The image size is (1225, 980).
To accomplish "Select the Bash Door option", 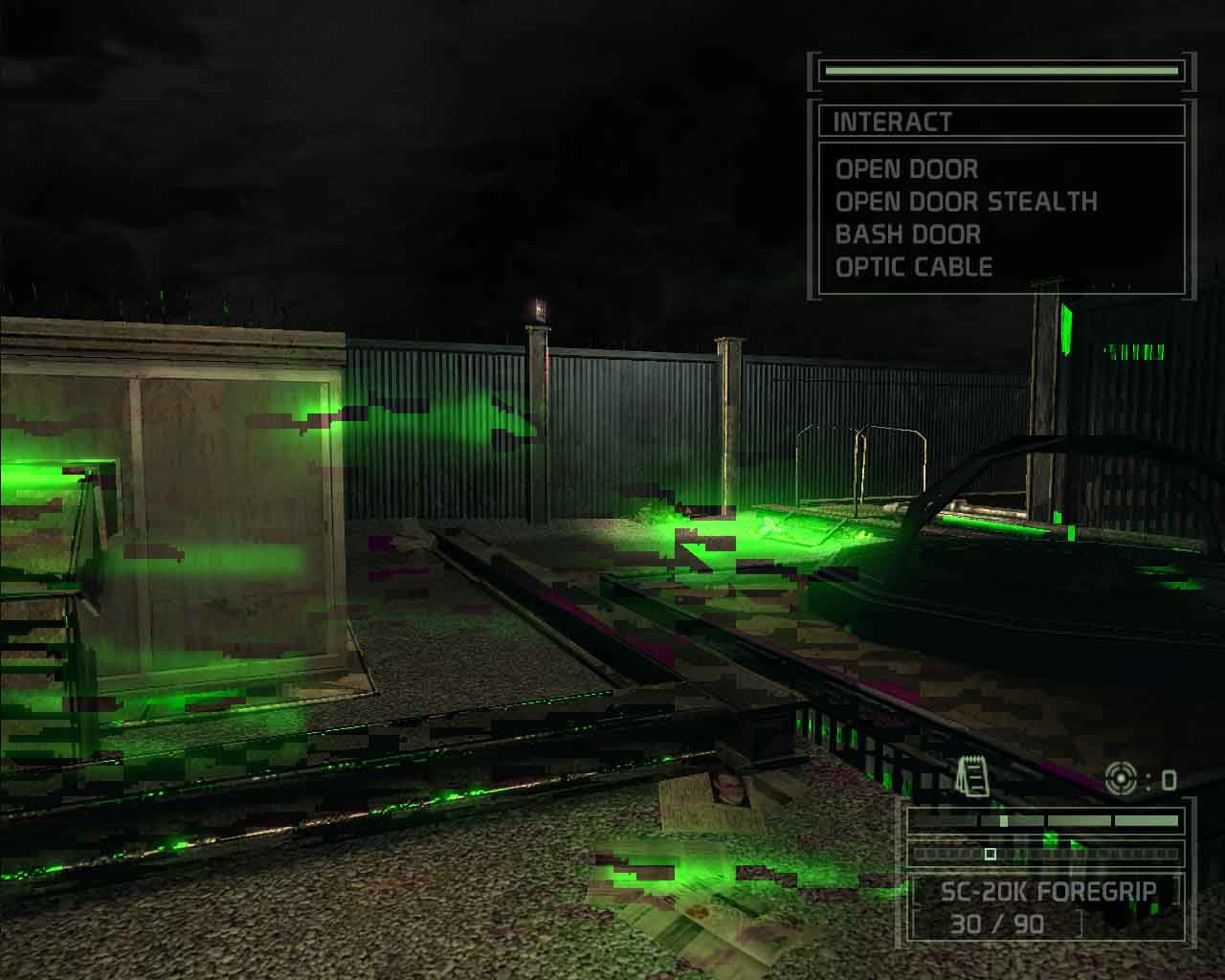I will click(x=907, y=234).
